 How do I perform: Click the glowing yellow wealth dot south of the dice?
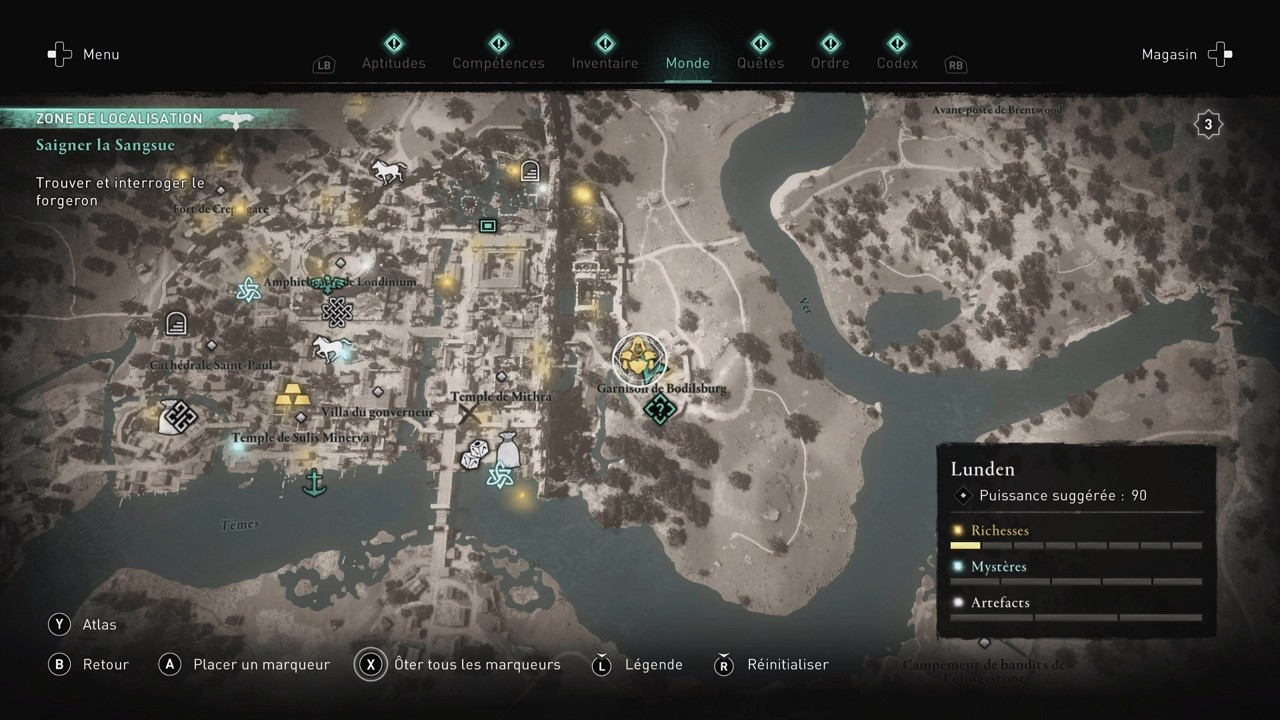[521, 497]
